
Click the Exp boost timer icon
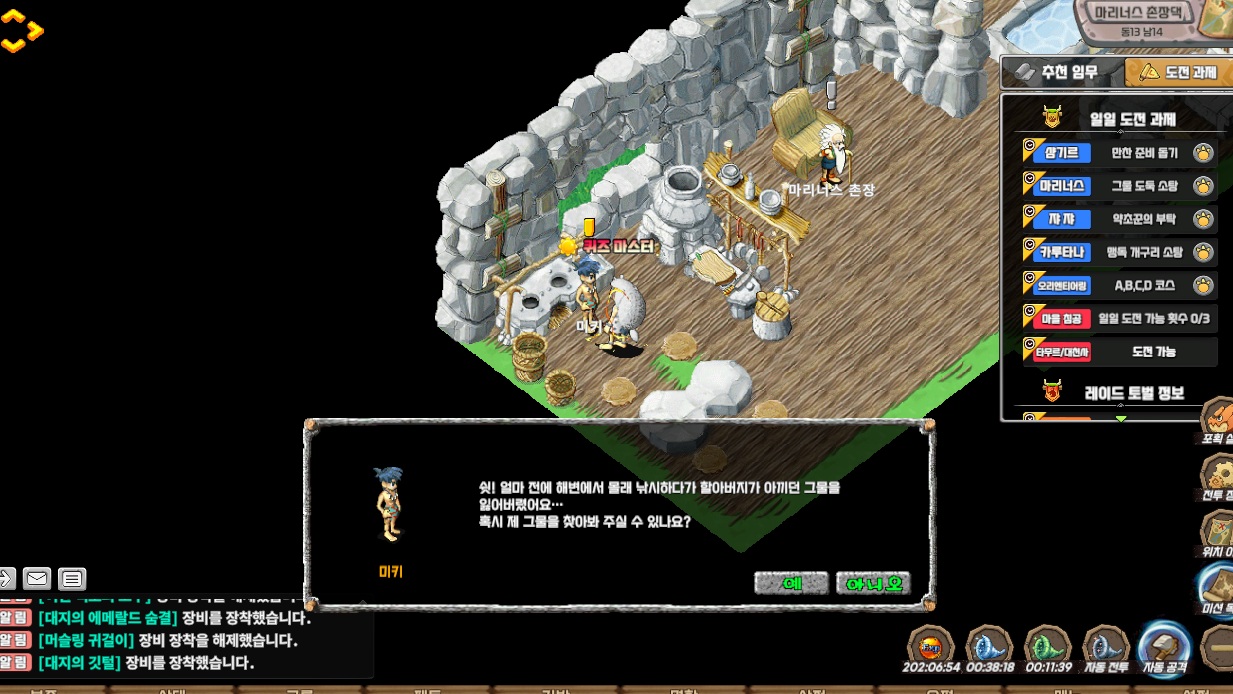click(x=931, y=648)
